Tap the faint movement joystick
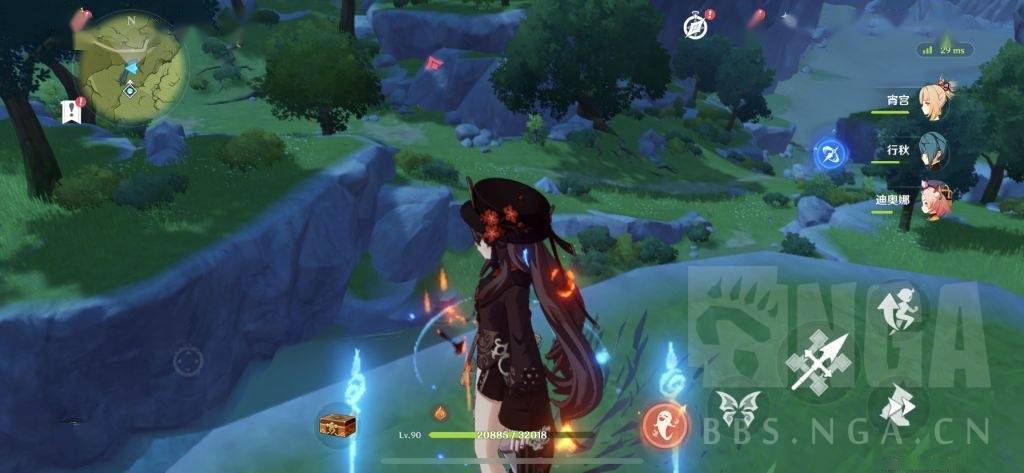 click(x=188, y=360)
